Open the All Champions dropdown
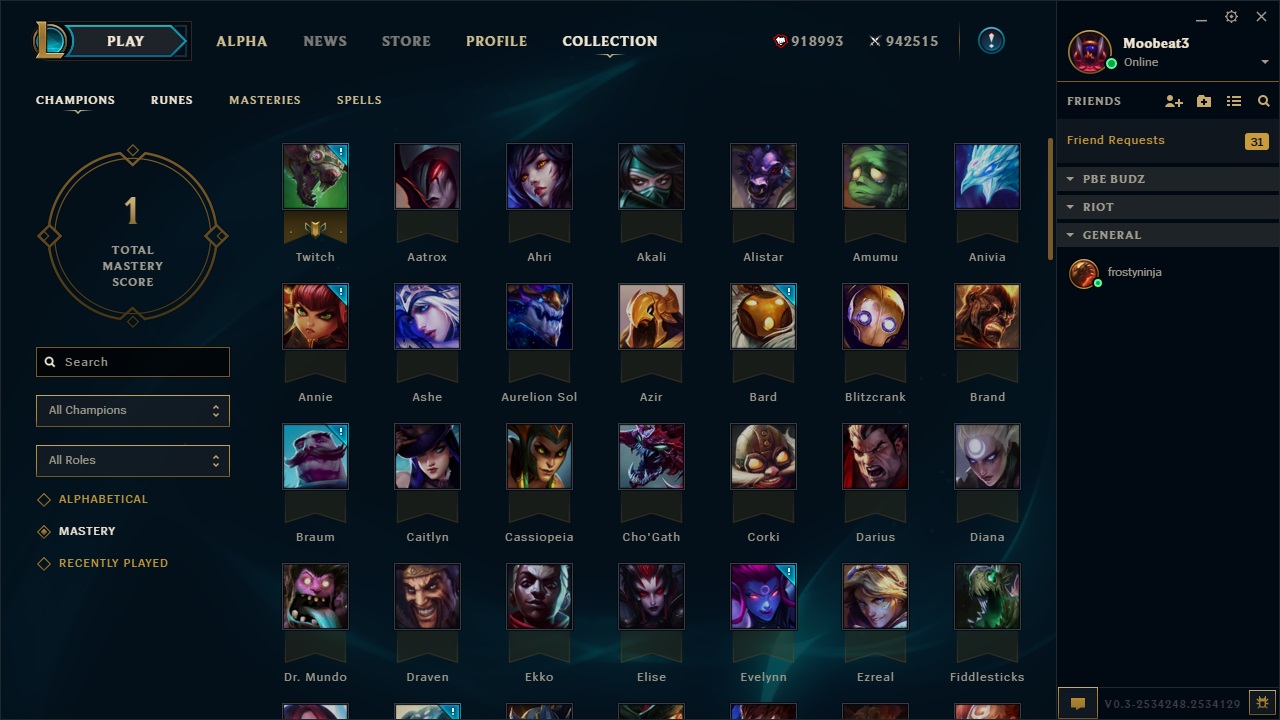The image size is (1280, 720). pyautogui.click(x=133, y=410)
